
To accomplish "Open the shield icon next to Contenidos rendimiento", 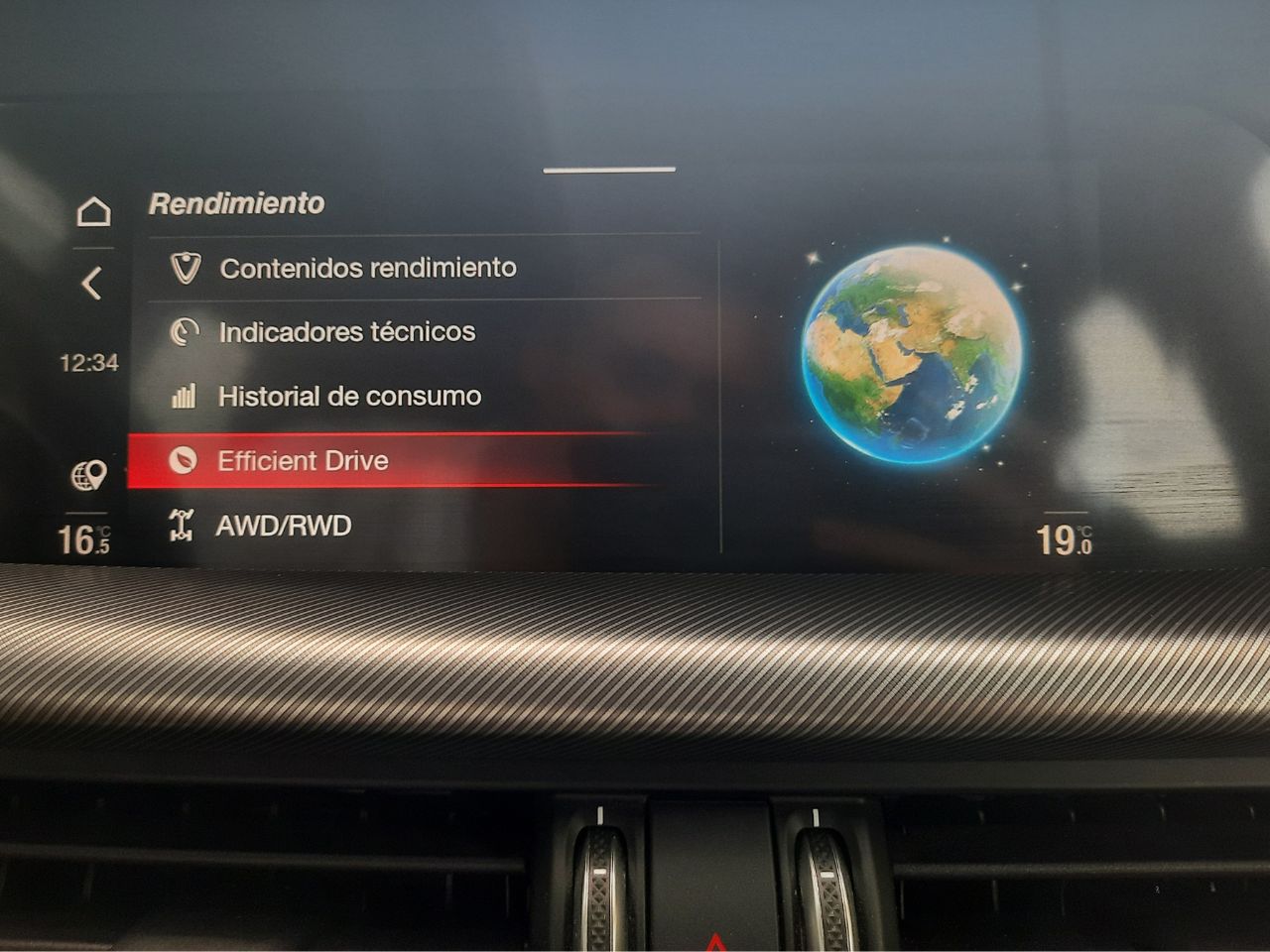I will click(x=185, y=267).
